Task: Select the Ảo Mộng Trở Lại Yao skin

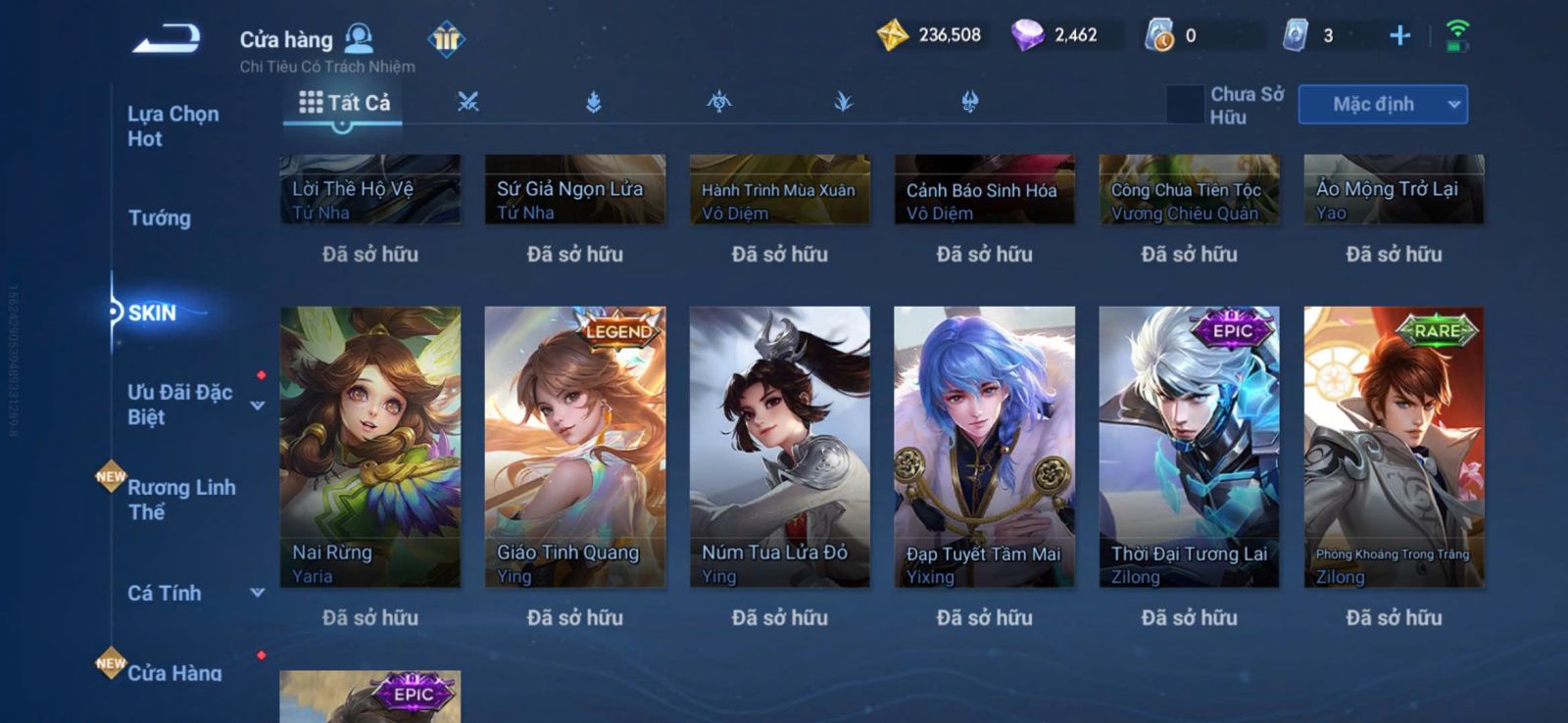Action: (1394, 190)
